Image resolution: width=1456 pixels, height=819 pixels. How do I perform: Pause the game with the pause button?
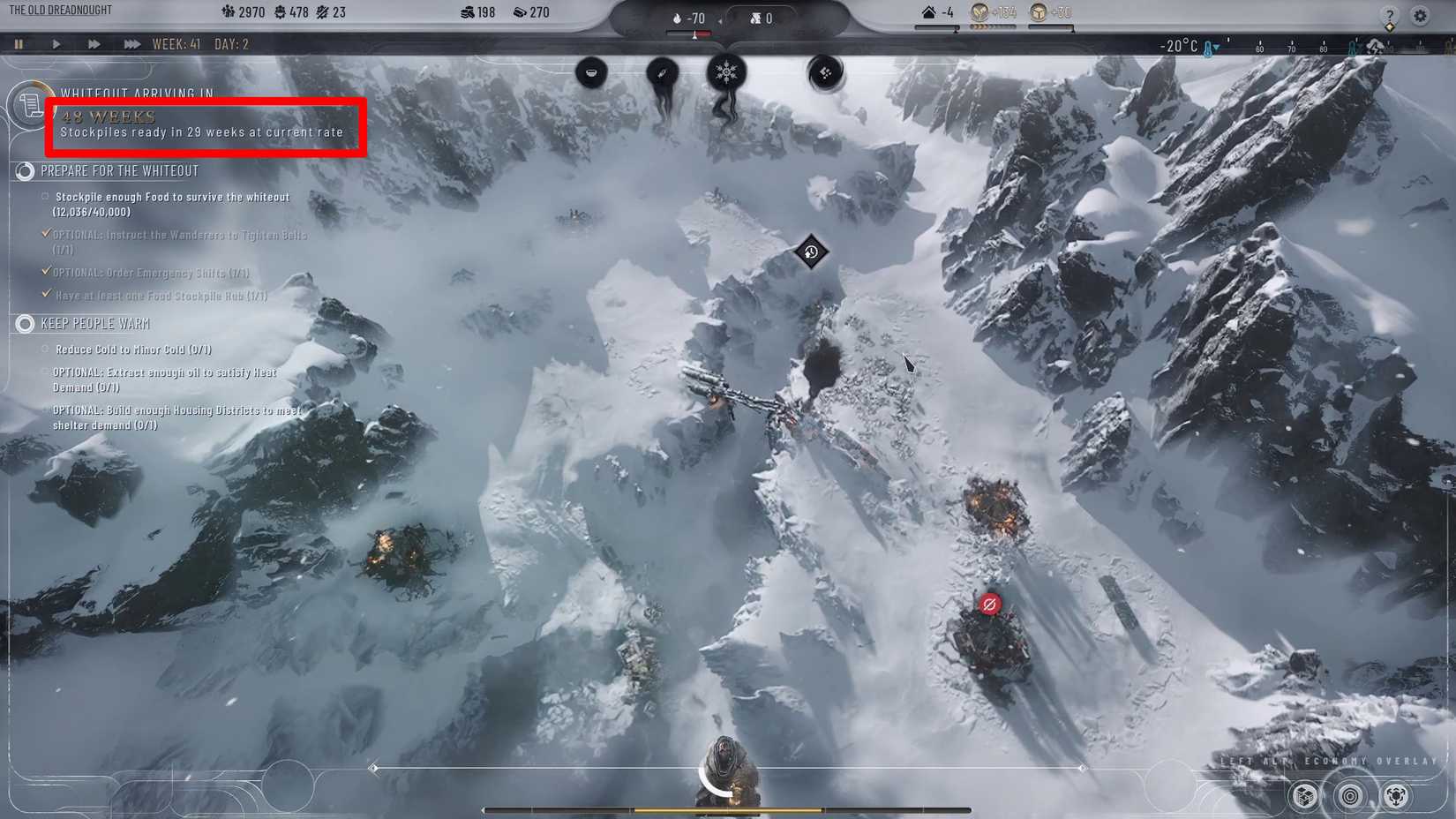point(19,43)
